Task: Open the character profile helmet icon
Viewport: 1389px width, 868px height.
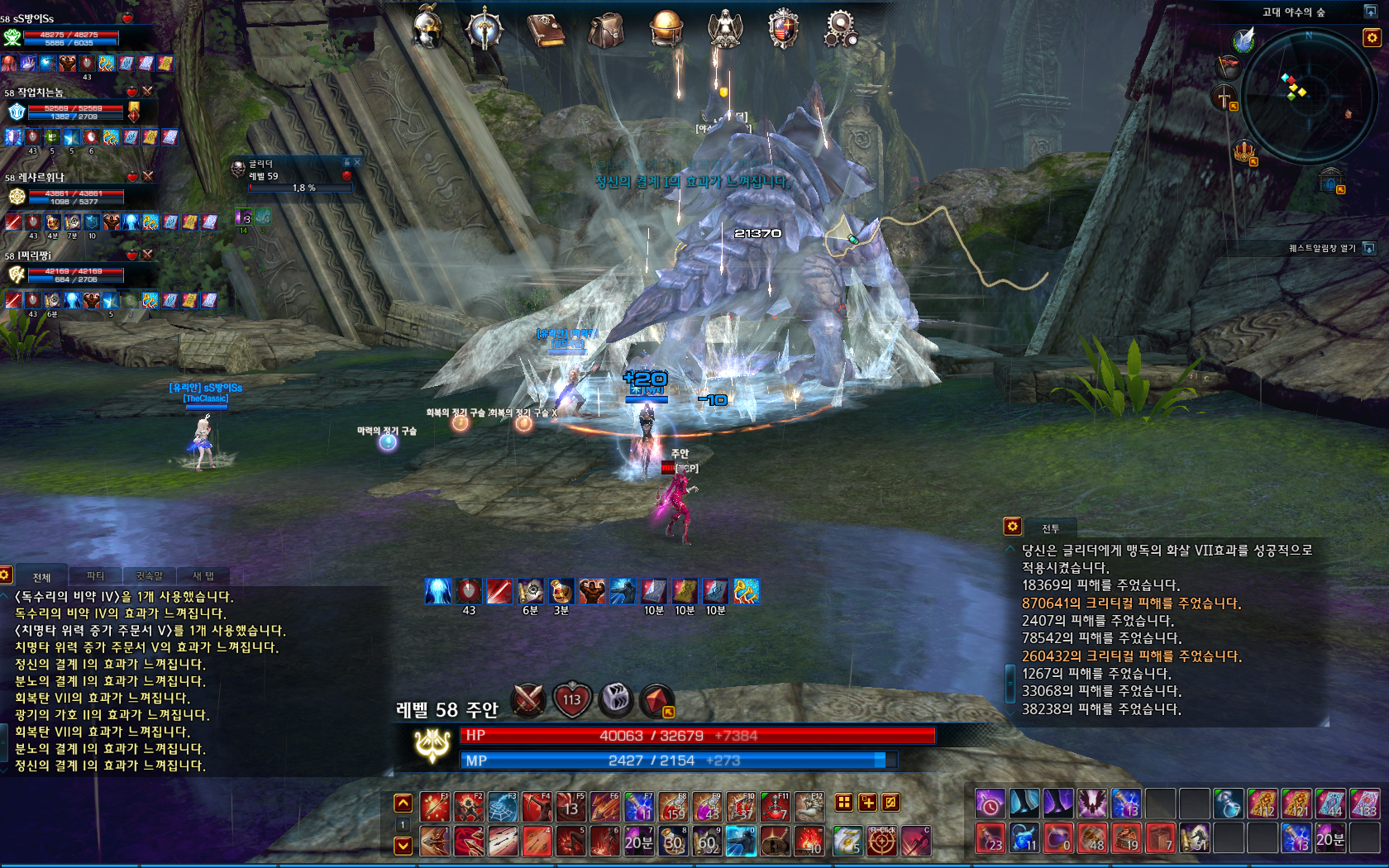Action: click(x=428, y=29)
